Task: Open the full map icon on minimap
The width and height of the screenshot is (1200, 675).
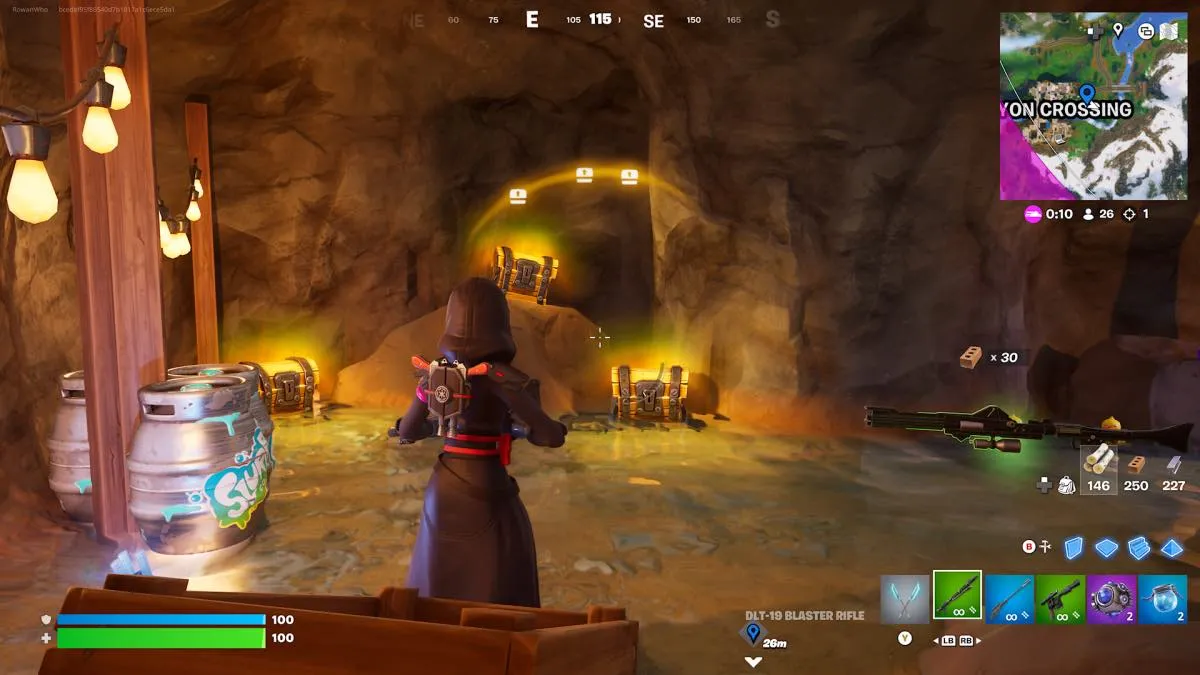Action: [1168, 31]
